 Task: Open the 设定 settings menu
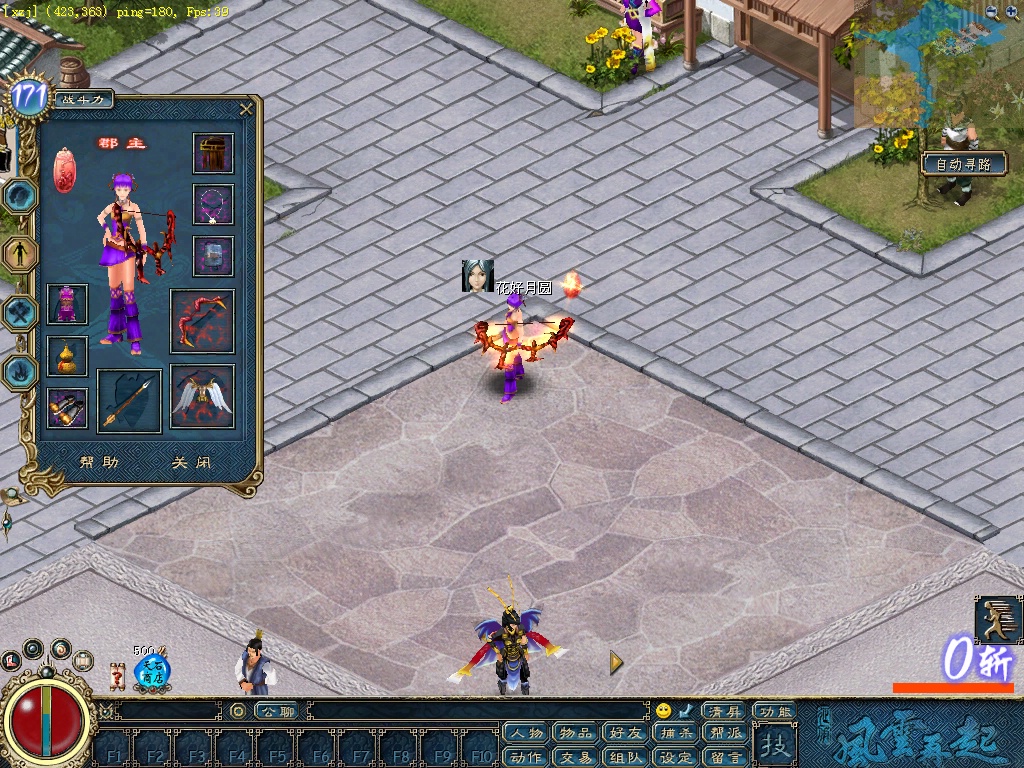coord(677,757)
